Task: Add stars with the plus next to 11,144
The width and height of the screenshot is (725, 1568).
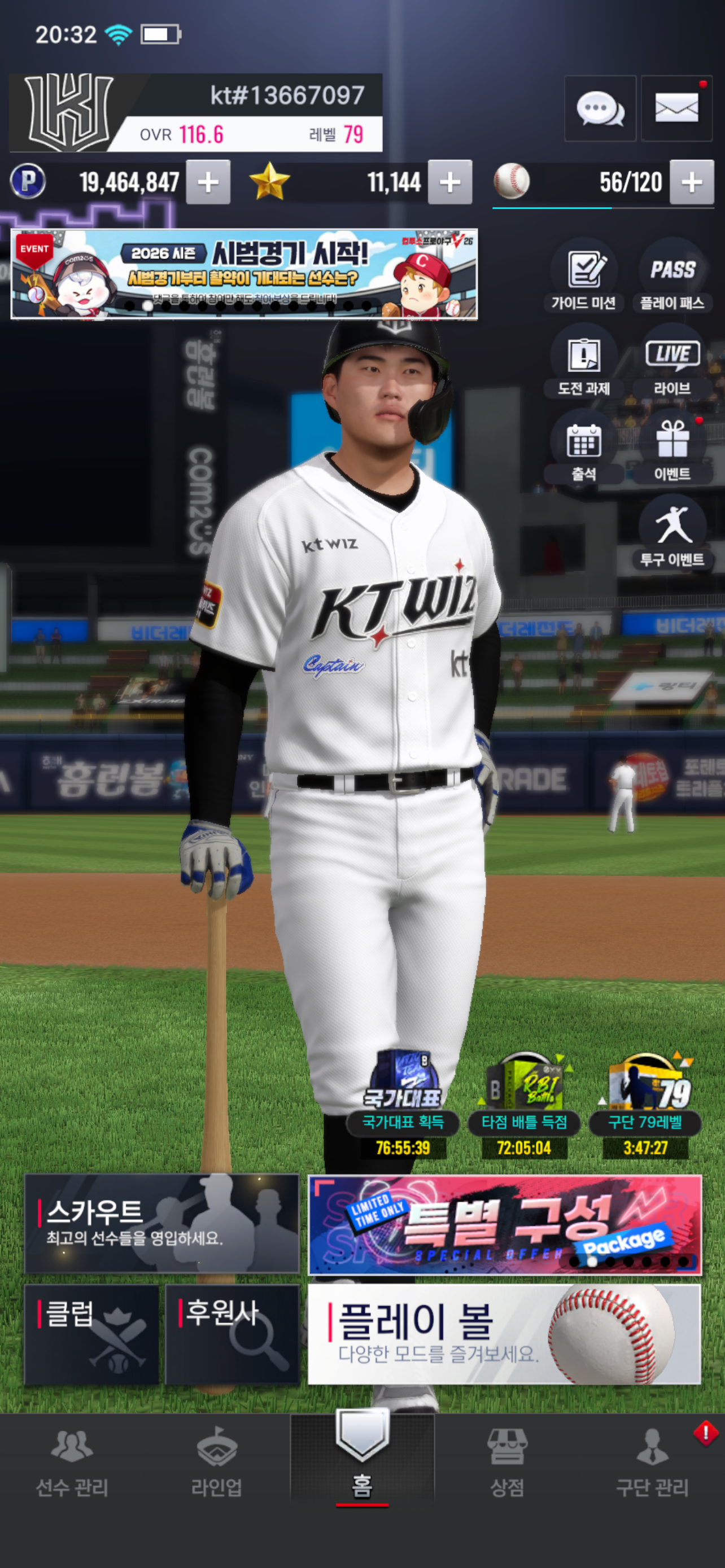Action: (450, 182)
